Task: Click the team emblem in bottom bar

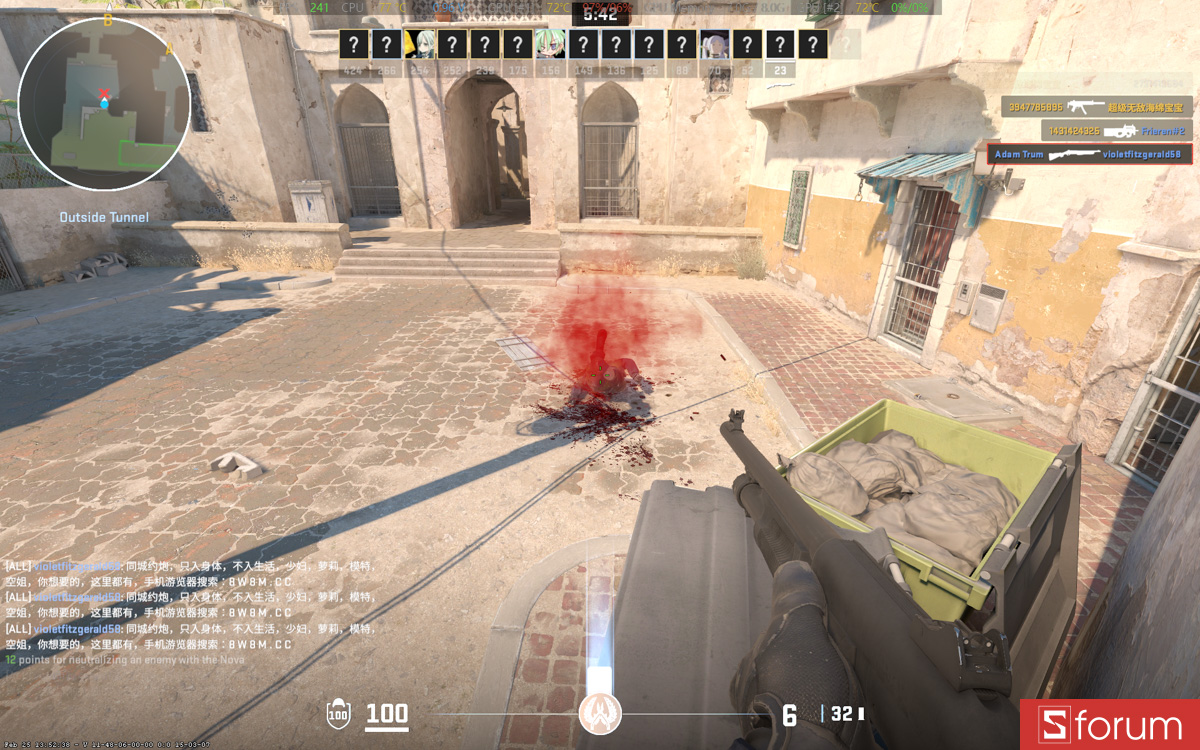Action: pos(600,714)
